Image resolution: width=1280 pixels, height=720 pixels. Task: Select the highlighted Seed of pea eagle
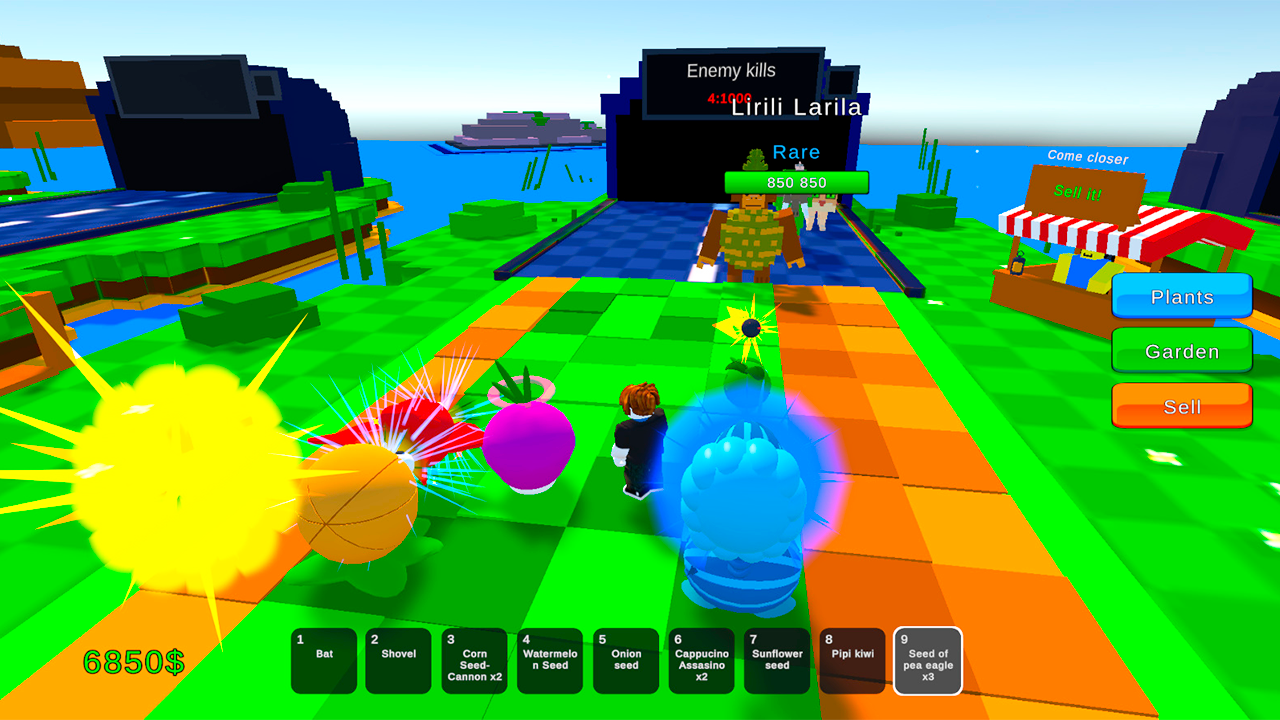click(928, 661)
